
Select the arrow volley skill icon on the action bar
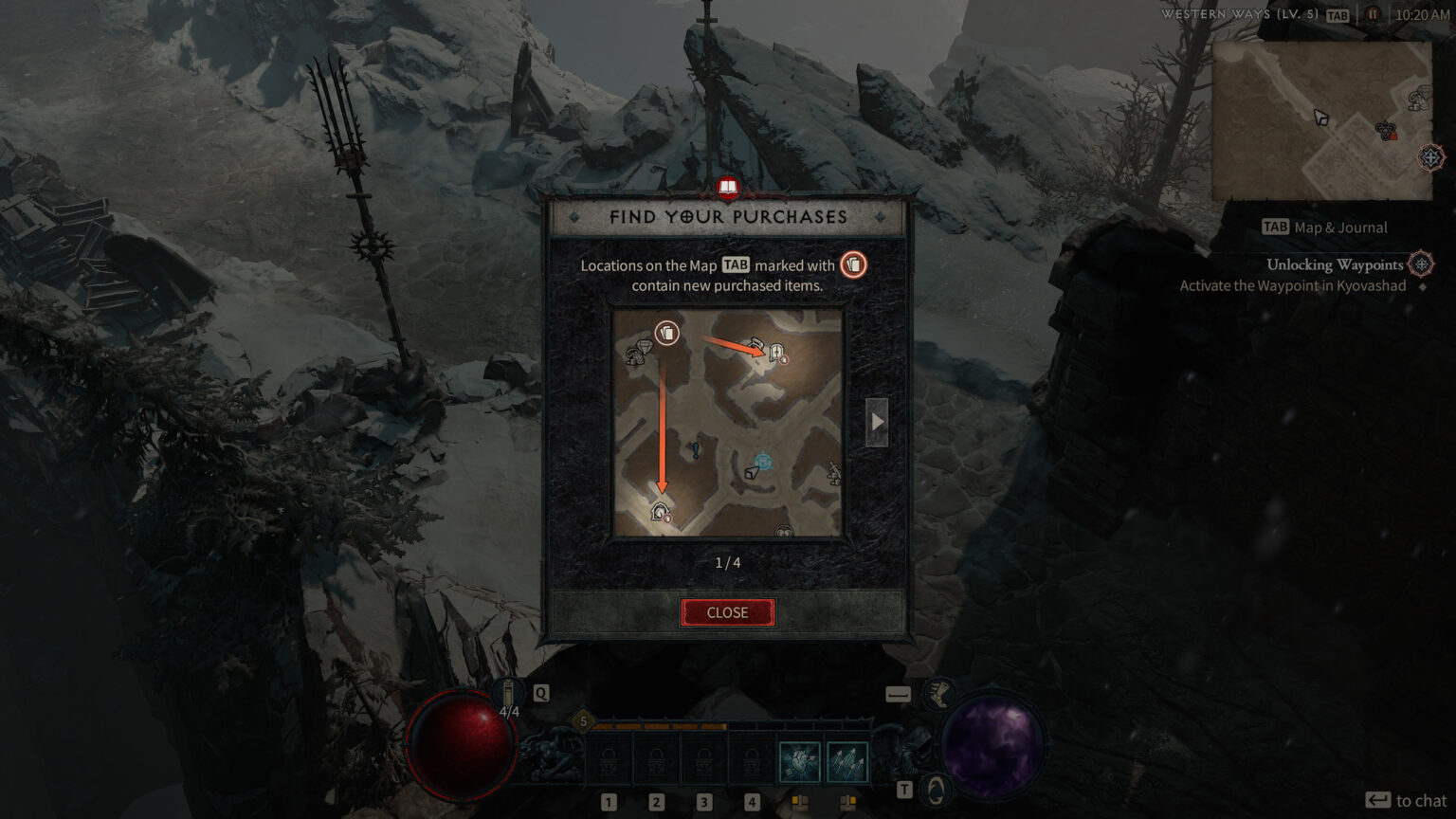847,760
